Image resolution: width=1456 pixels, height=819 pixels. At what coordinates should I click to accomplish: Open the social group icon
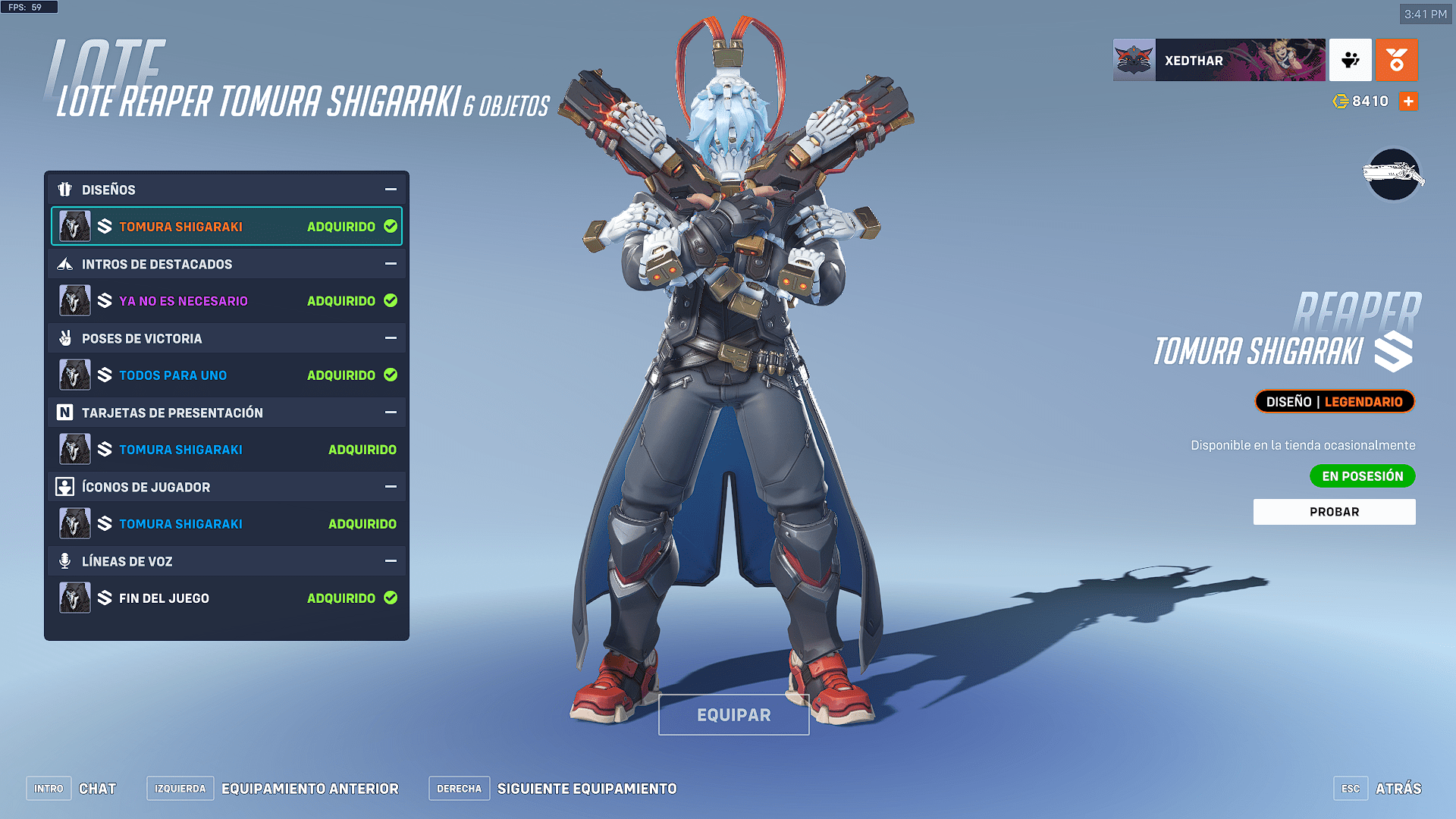1350,60
